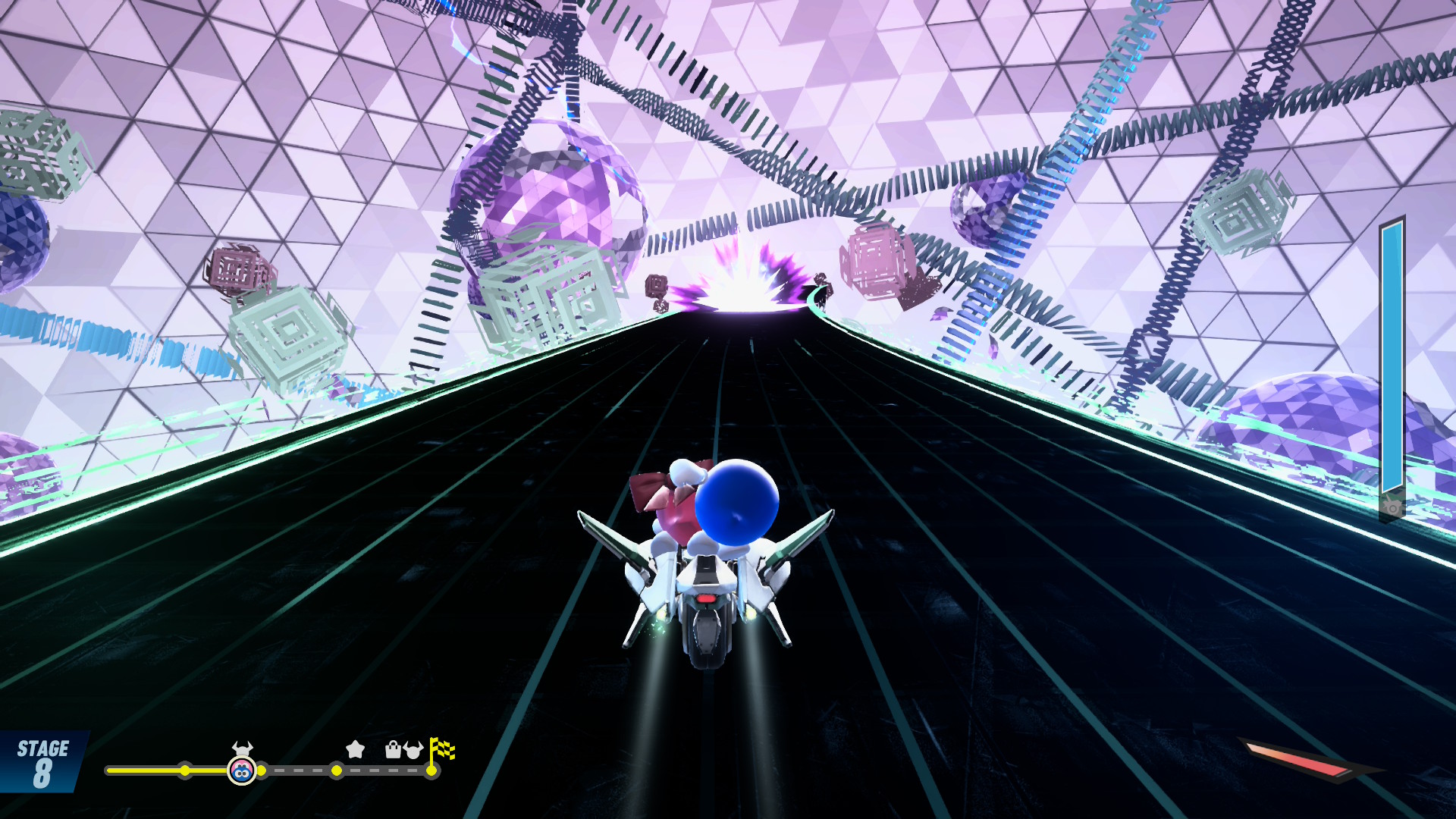
Task: Click the Stage 8 badge
Action: (x=42, y=763)
